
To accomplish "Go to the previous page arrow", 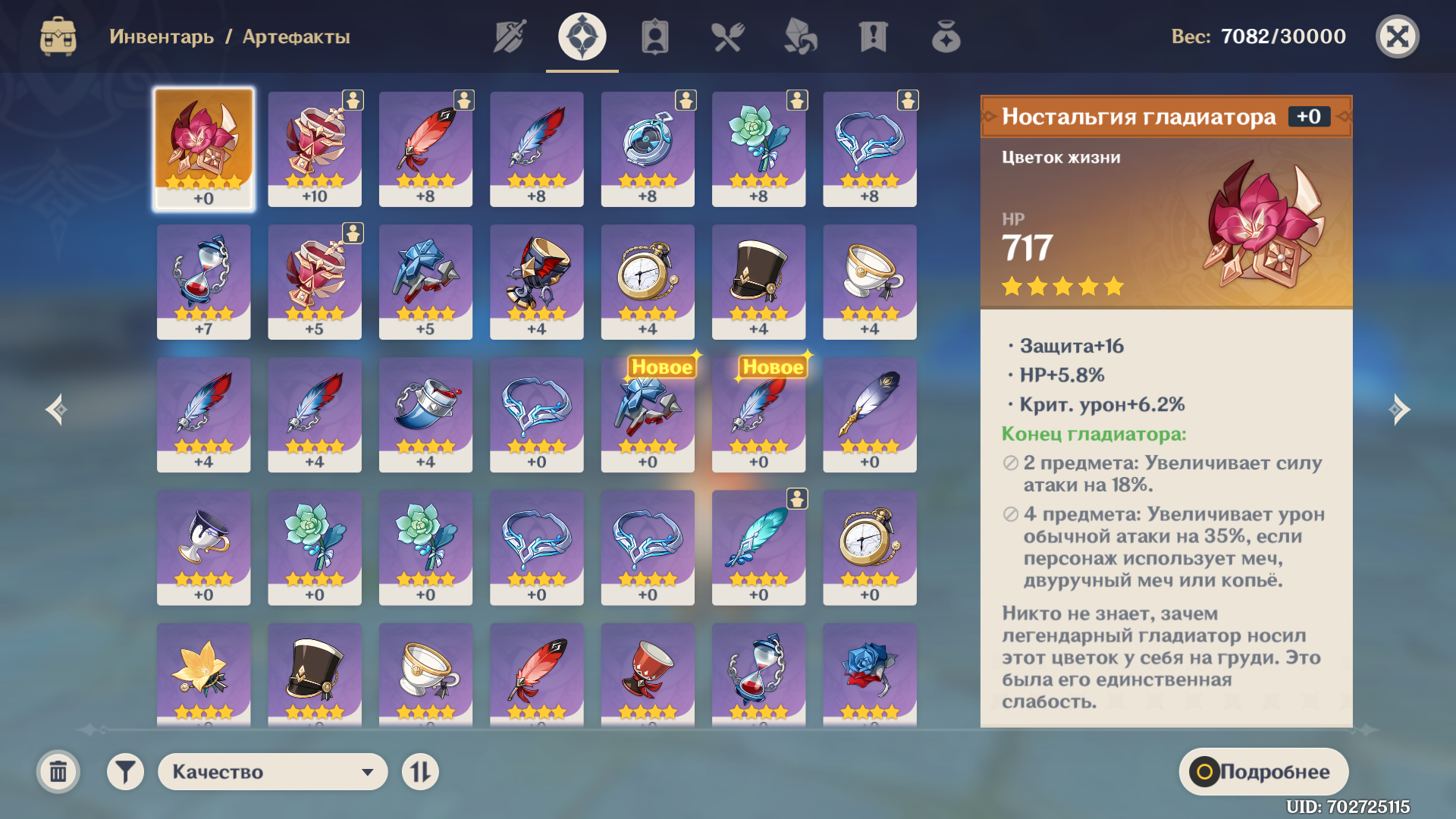I will (x=56, y=409).
